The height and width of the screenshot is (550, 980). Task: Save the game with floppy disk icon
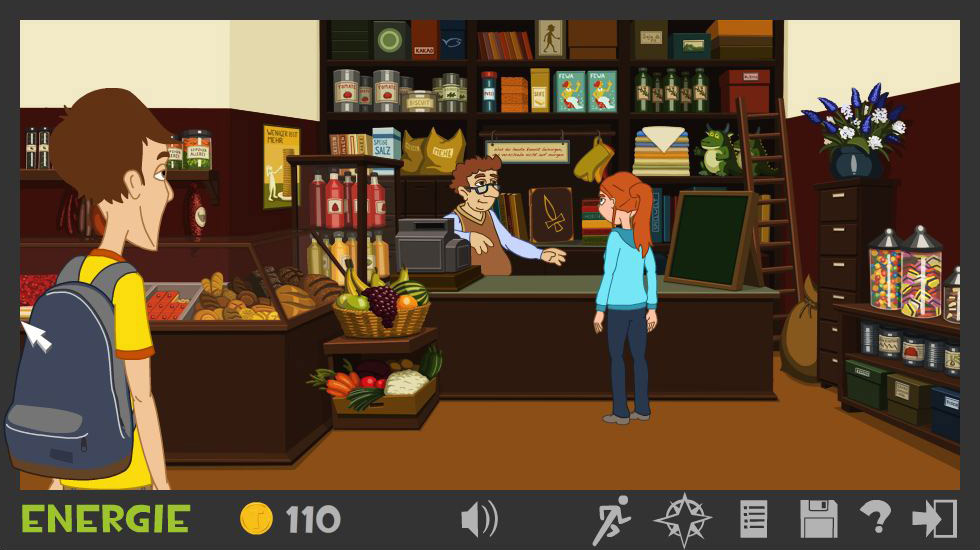(818, 519)
